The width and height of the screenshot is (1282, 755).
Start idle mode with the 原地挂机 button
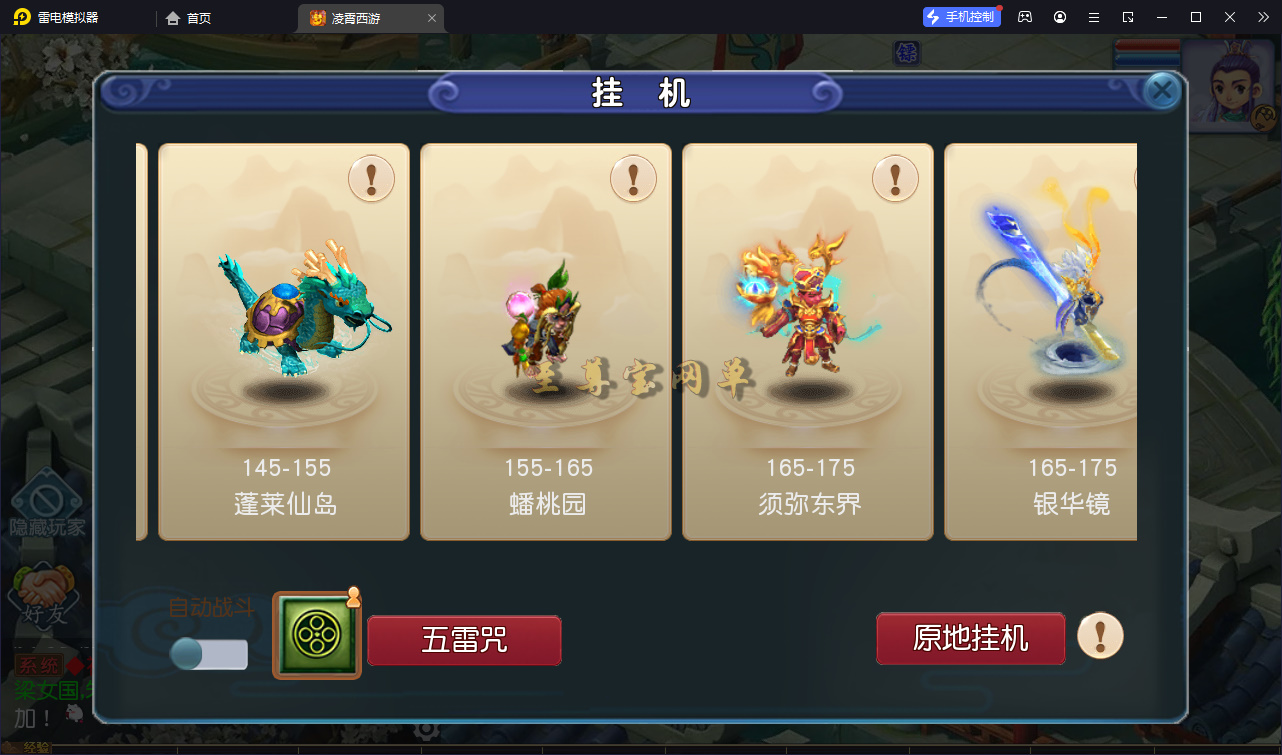click(x=969, y=637)
